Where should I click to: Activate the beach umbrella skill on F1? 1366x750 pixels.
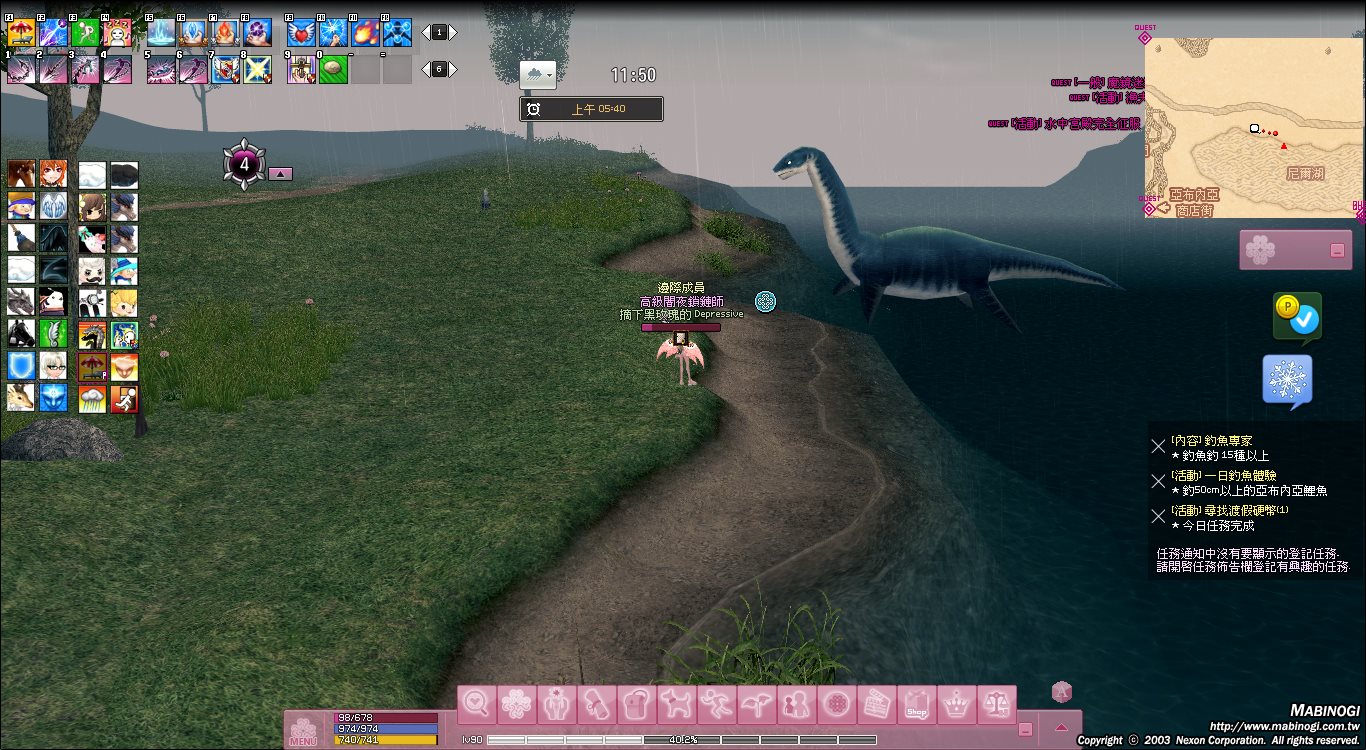click(x=21, y=33)
